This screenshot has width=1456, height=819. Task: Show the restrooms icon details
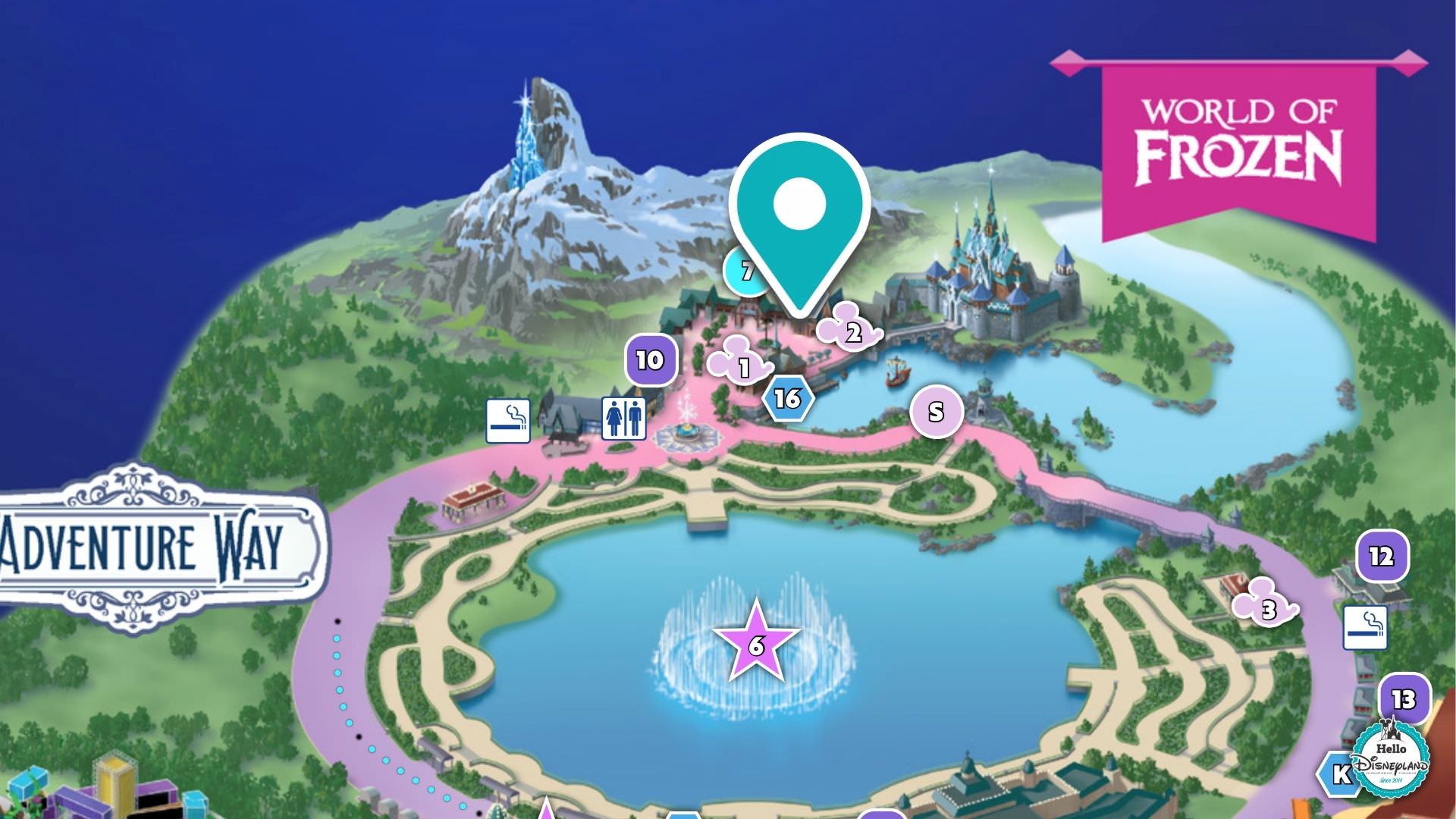tap(623, 418)
